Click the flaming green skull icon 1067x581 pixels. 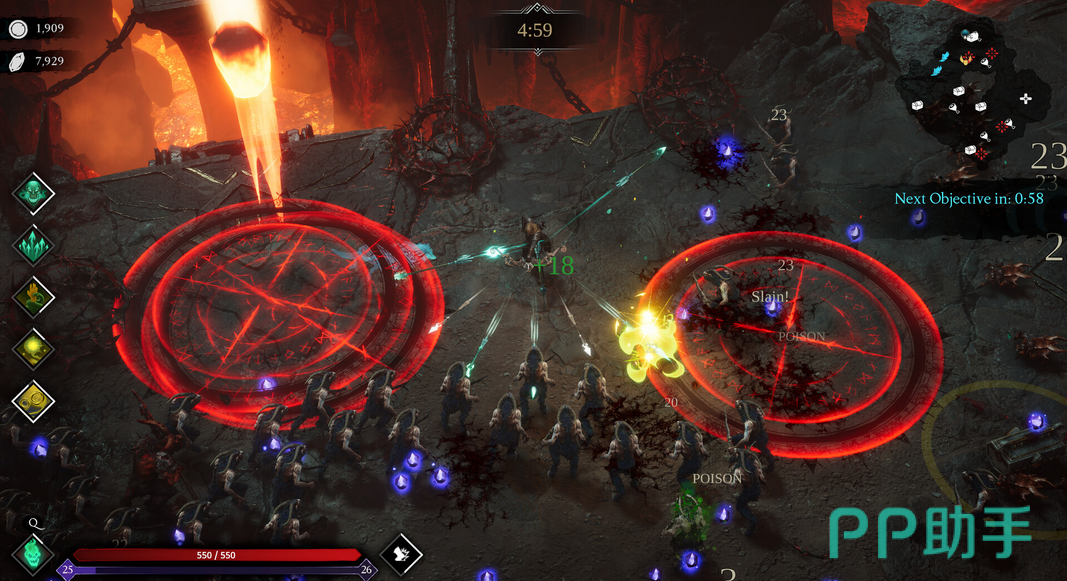point(33,553)
